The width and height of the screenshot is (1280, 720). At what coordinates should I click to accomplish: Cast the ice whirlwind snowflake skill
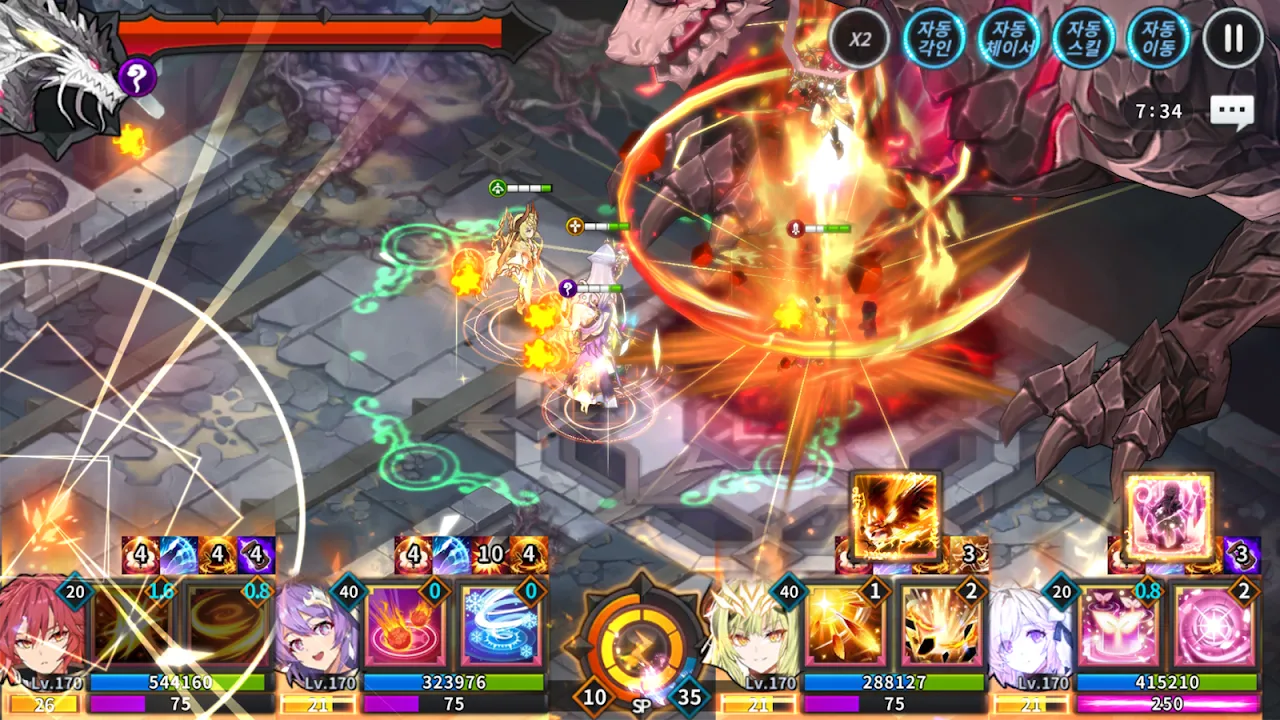tap(500, 626)
